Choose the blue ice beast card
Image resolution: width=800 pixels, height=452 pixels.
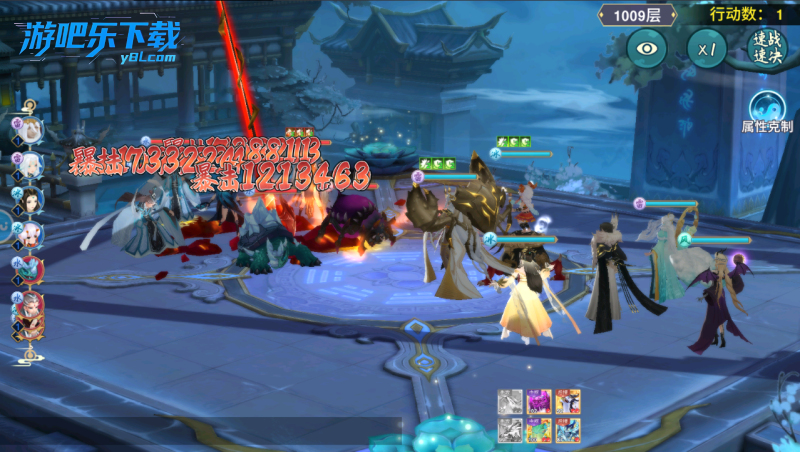[x=568, y=430]
